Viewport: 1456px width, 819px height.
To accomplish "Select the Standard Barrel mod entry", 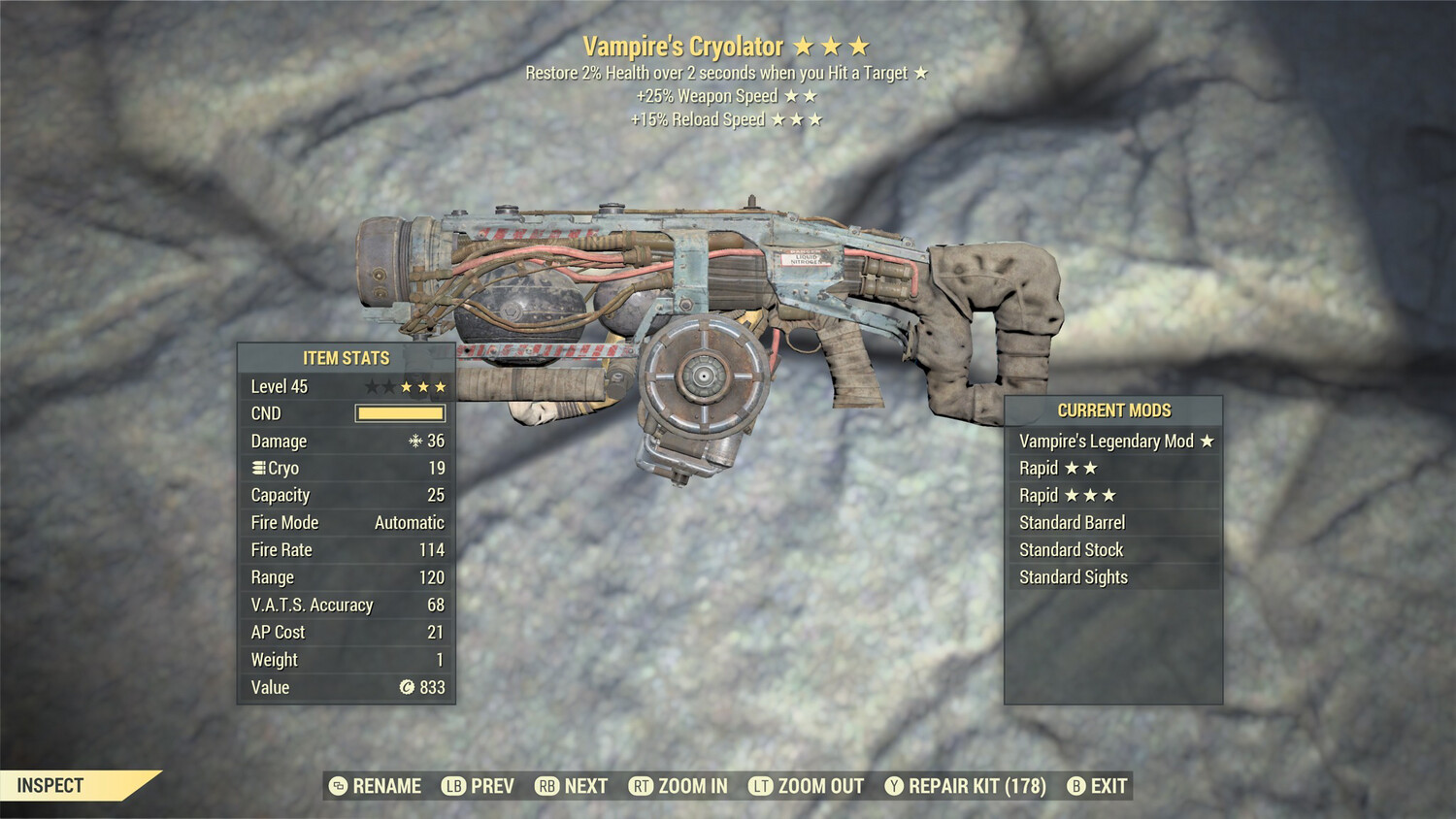I will pos(1072,522).
